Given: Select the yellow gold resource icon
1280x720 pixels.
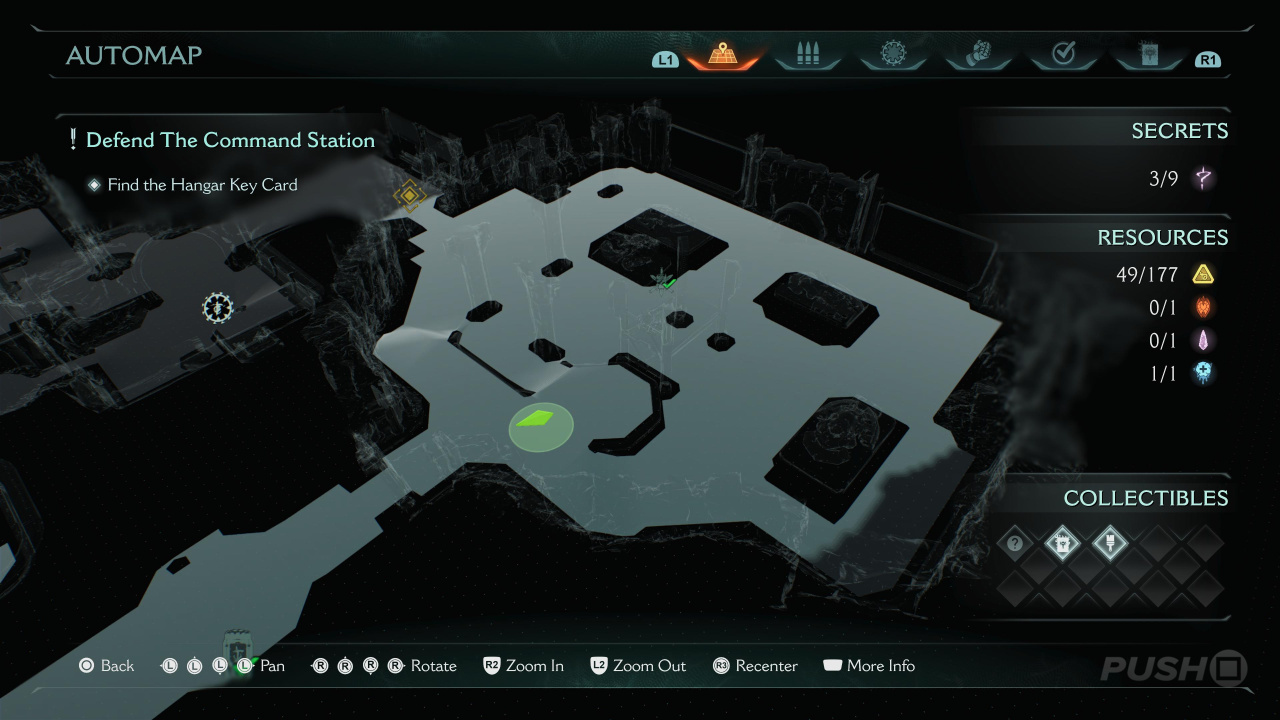Looking at the screenshot, I should 1203,274.
